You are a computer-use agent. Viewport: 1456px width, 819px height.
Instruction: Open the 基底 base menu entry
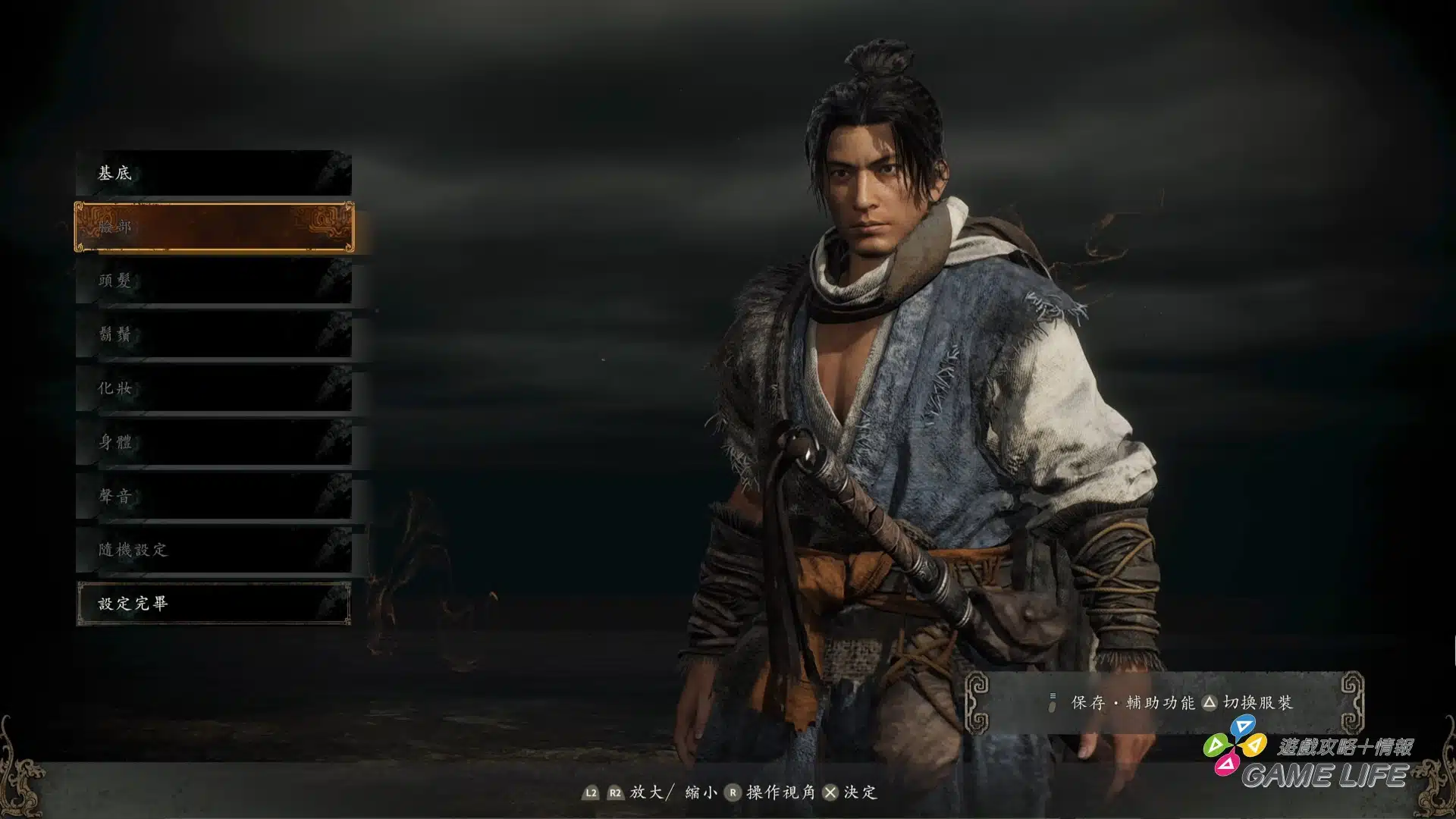[213, 173]
